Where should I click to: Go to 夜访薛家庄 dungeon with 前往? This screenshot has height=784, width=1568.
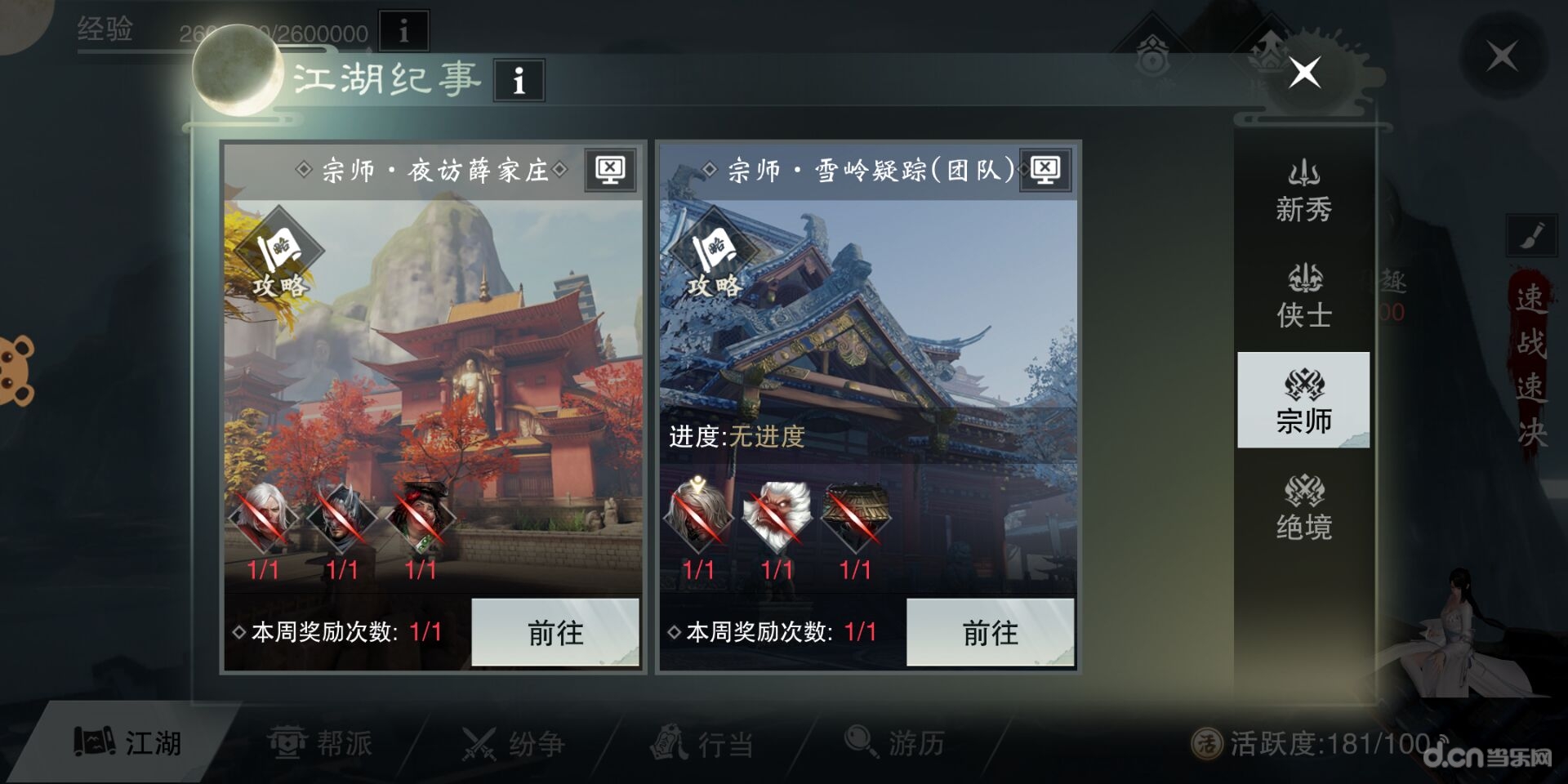(x=555, y=632)
